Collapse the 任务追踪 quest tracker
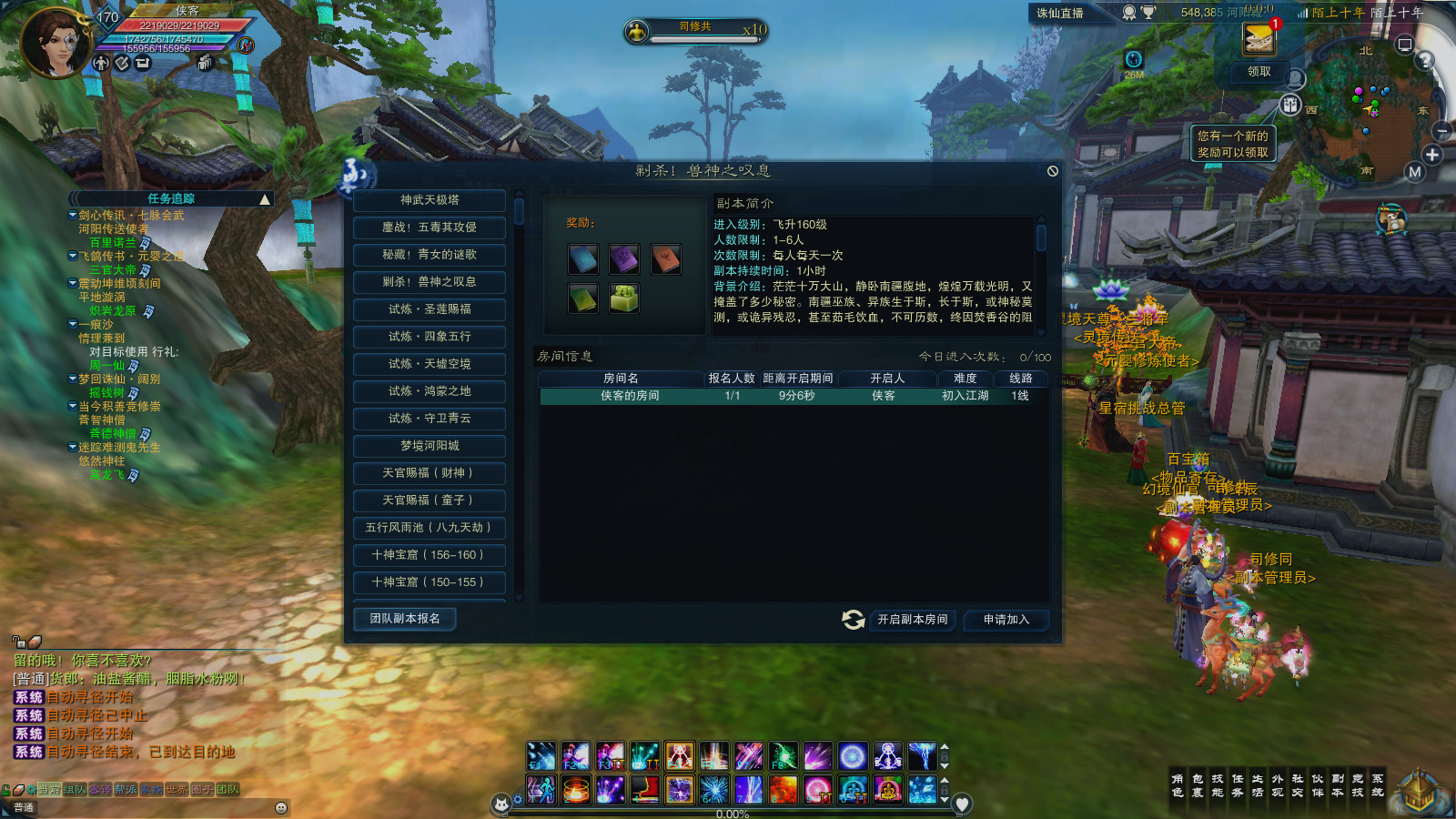 tap(265, 199)
